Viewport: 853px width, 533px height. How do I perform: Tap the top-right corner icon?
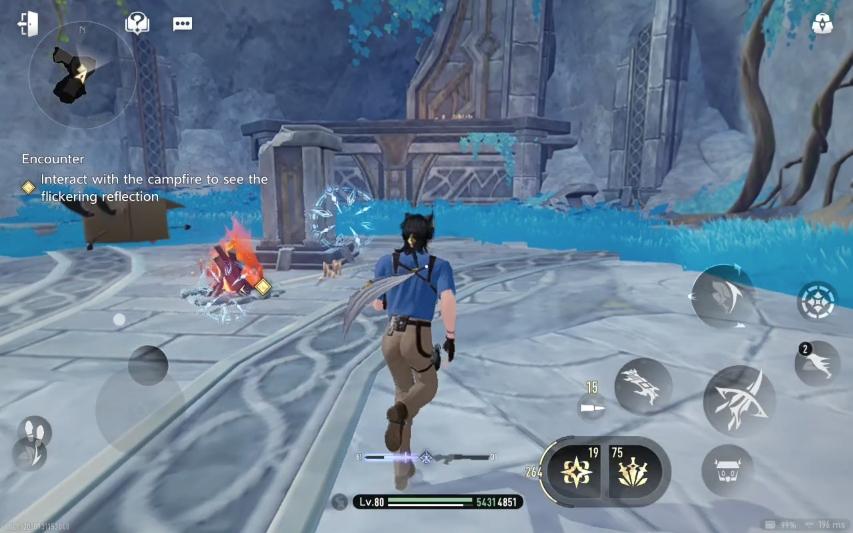(822, 24)
